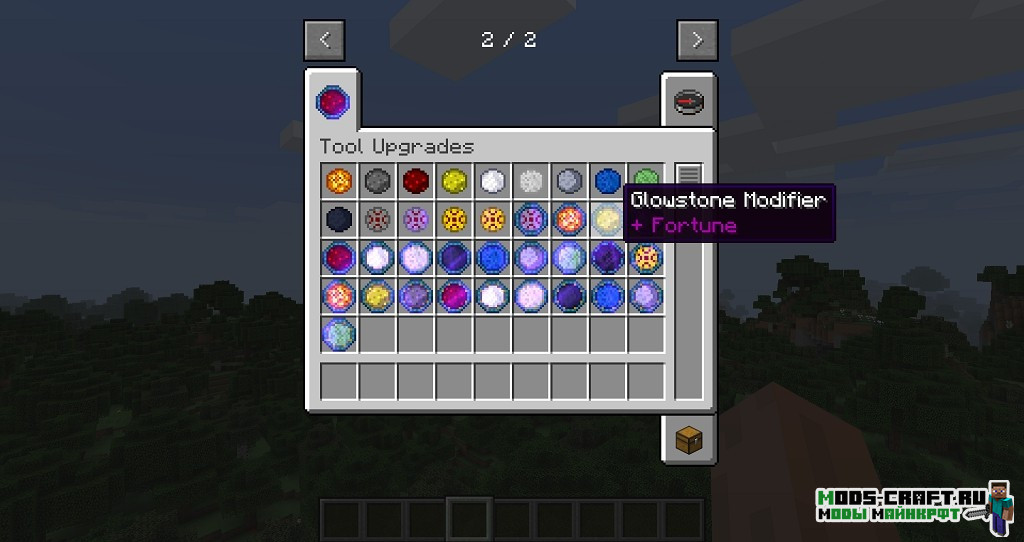
Task: Go to the previous creative page
Action: (324, 41)
